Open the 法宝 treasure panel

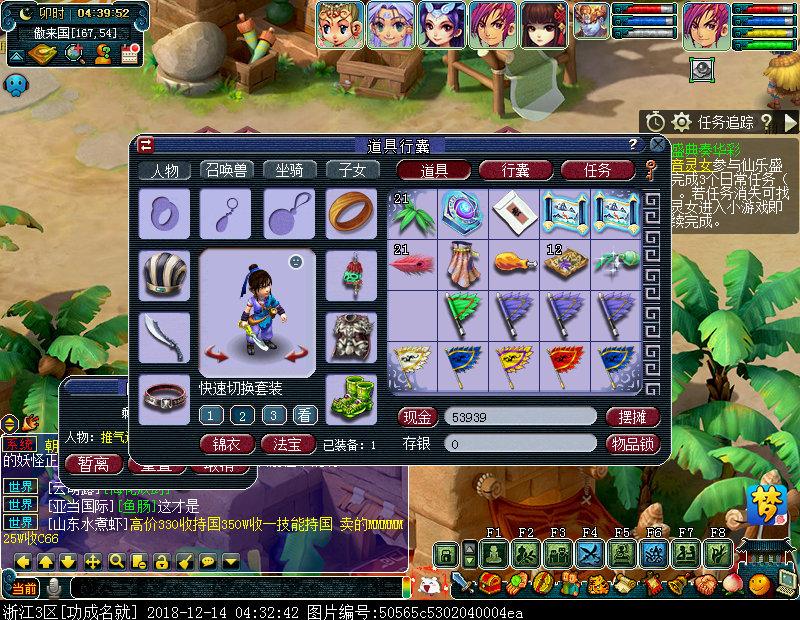[x=288, y=443]
